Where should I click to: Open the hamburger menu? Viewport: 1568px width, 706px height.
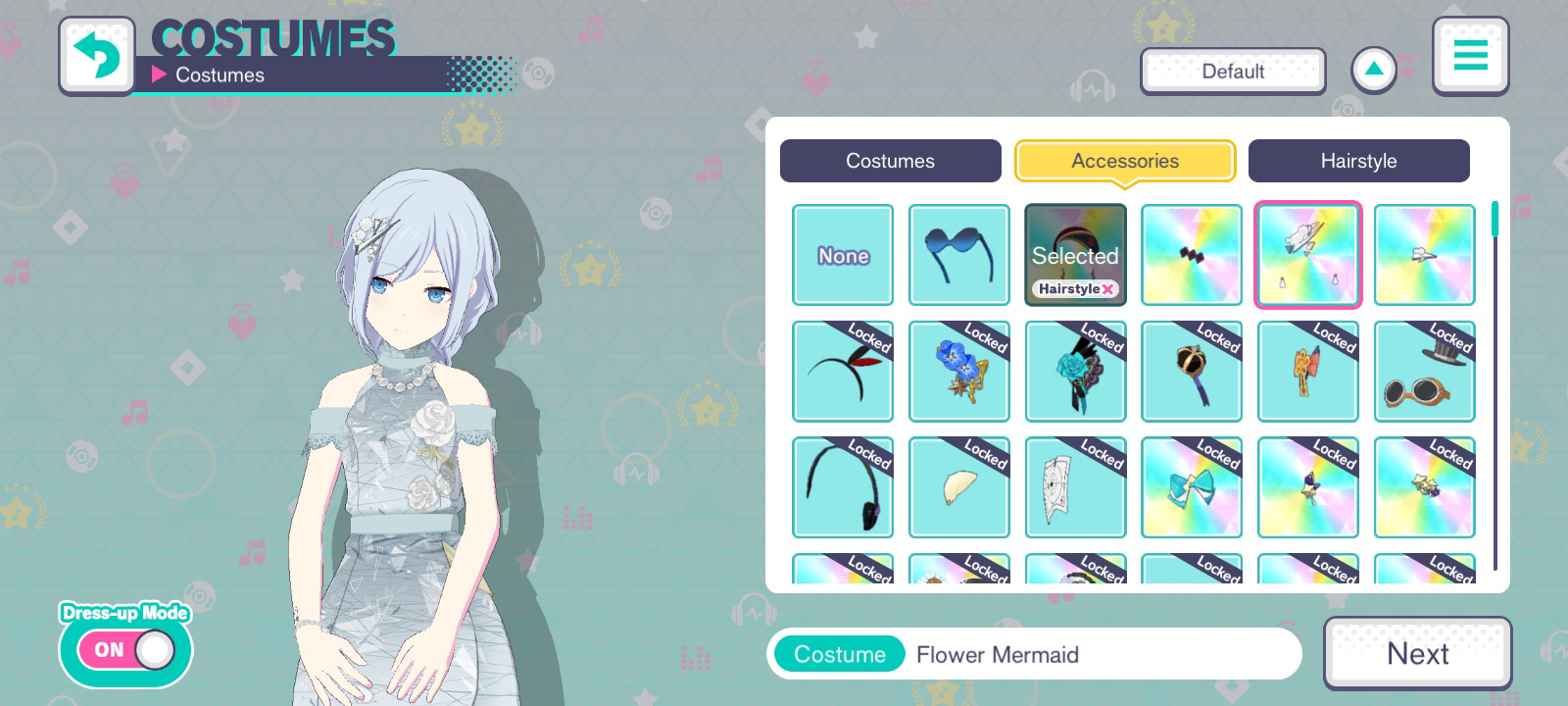(1470, 56)
